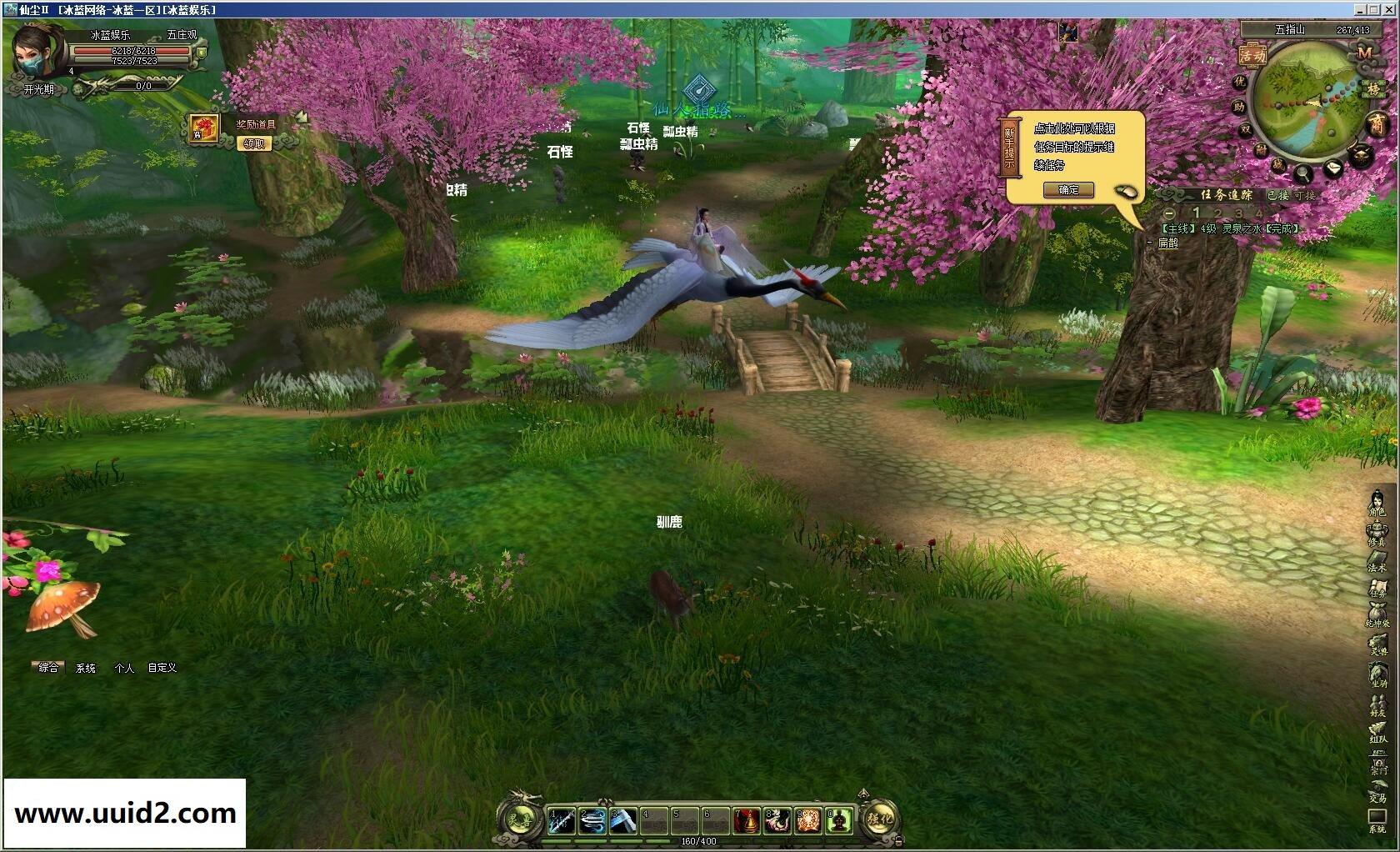Open the 商 shop icon by minimap
Viewport: 1400px width, 852px height.
click(1376, 125)
